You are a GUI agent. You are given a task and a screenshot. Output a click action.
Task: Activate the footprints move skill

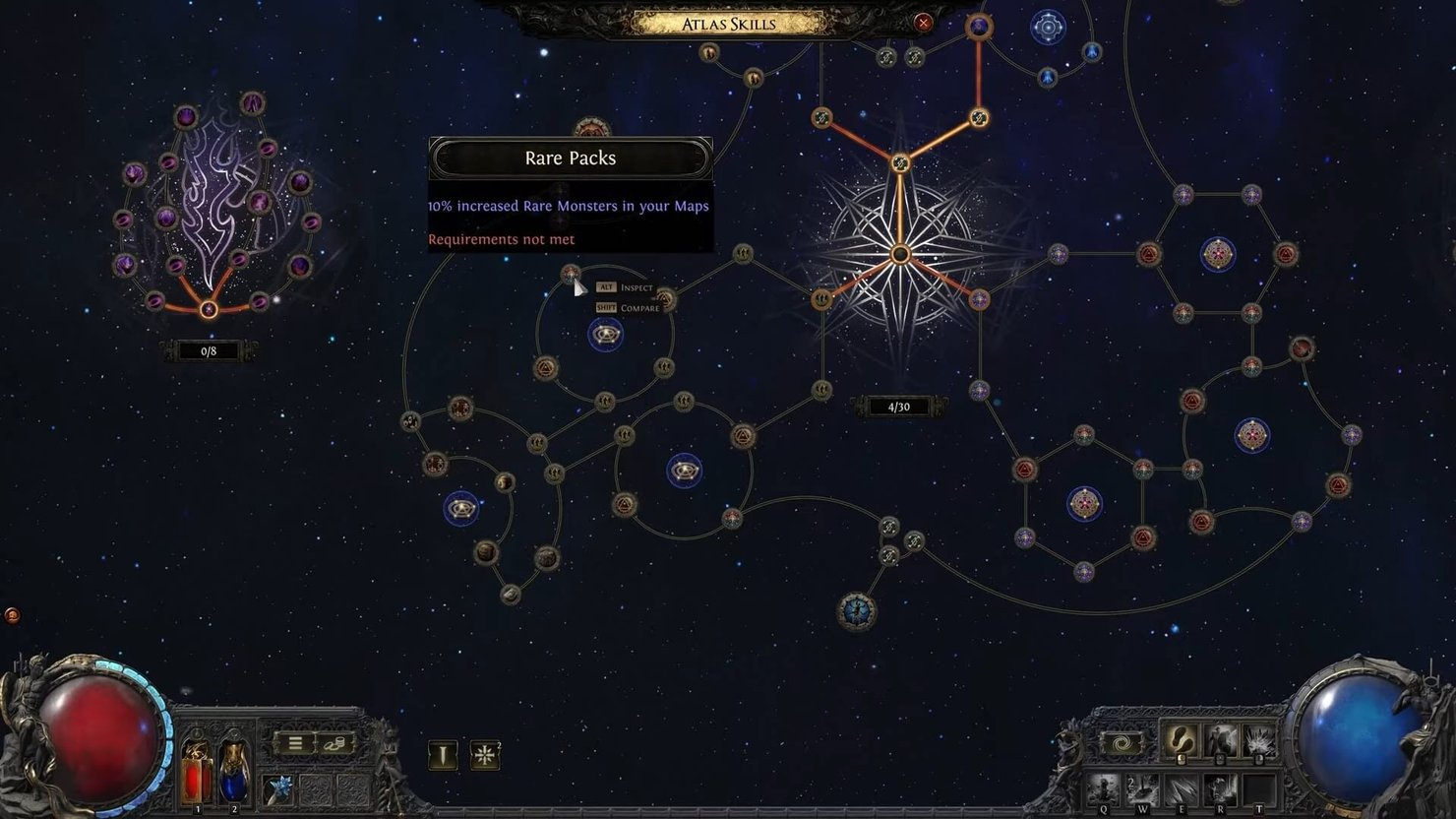click(x=1180, y=741)
